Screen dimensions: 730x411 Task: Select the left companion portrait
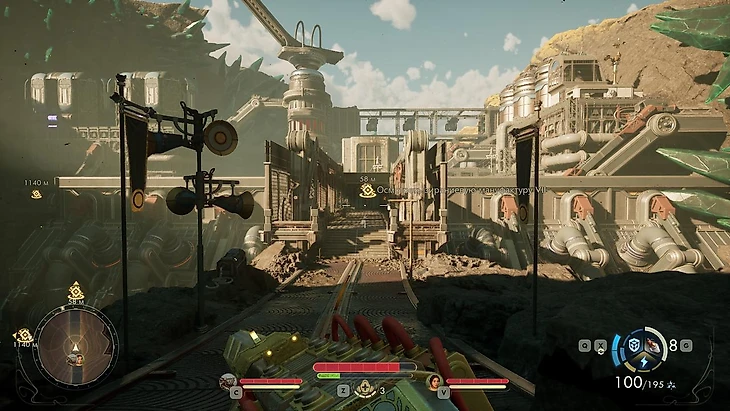229,381
